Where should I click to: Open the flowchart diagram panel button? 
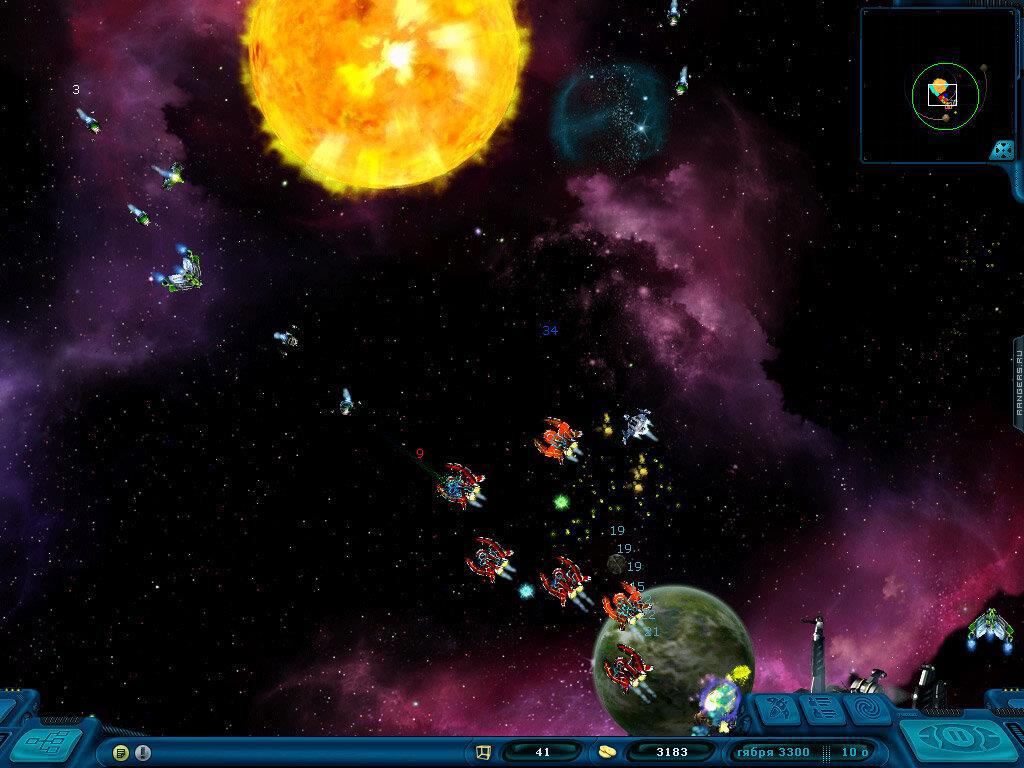(x=45, y=743)
